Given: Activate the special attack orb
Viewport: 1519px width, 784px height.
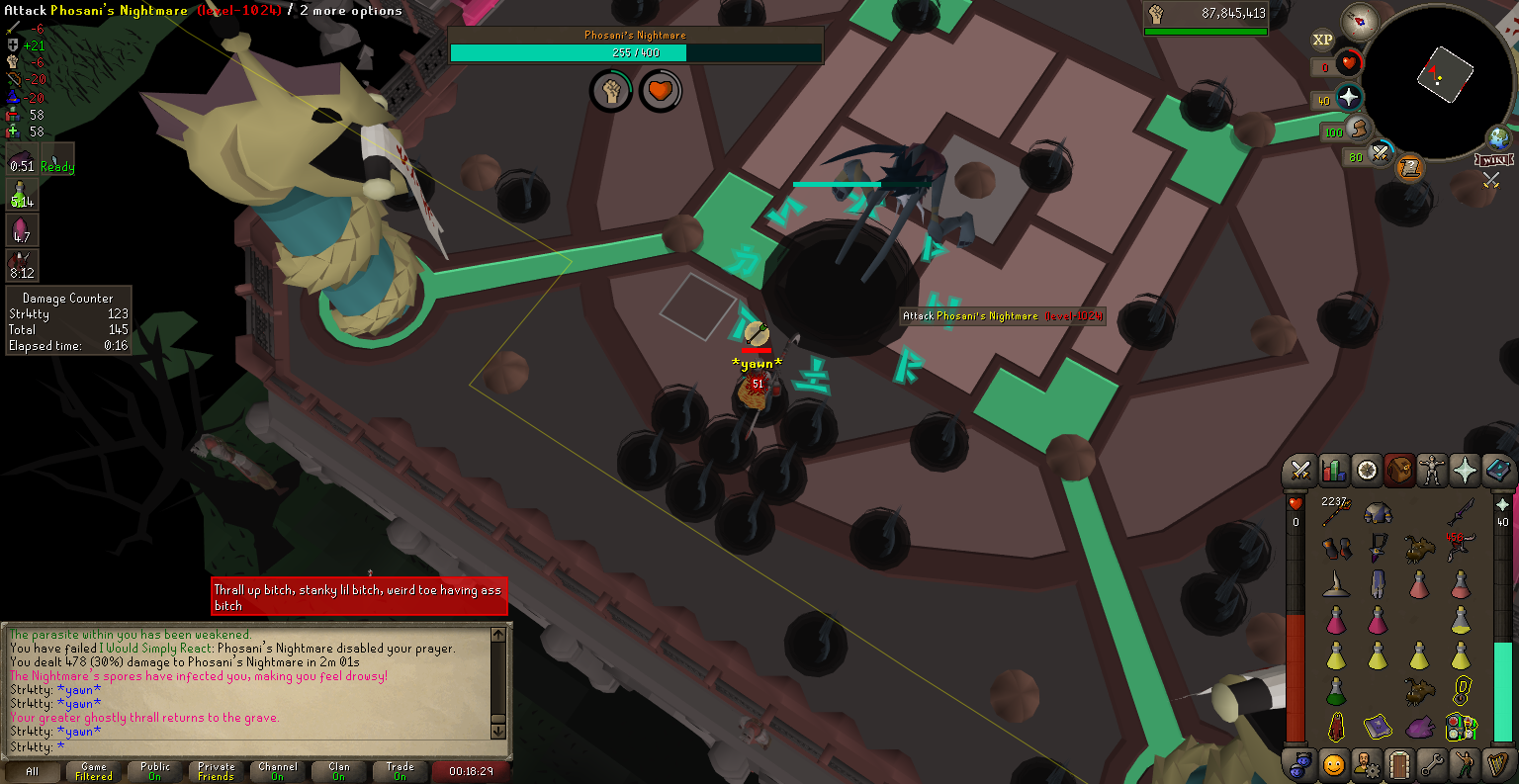Looking at the screenshot, I should (1381, 153).
